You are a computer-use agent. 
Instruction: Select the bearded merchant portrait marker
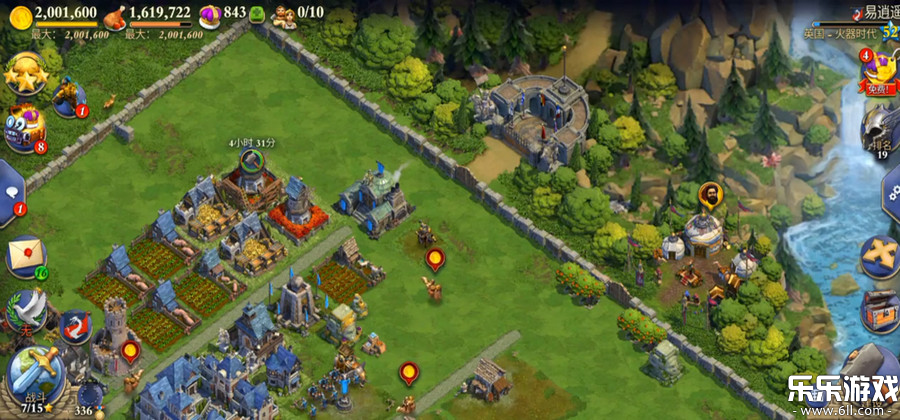pos(708,194)
